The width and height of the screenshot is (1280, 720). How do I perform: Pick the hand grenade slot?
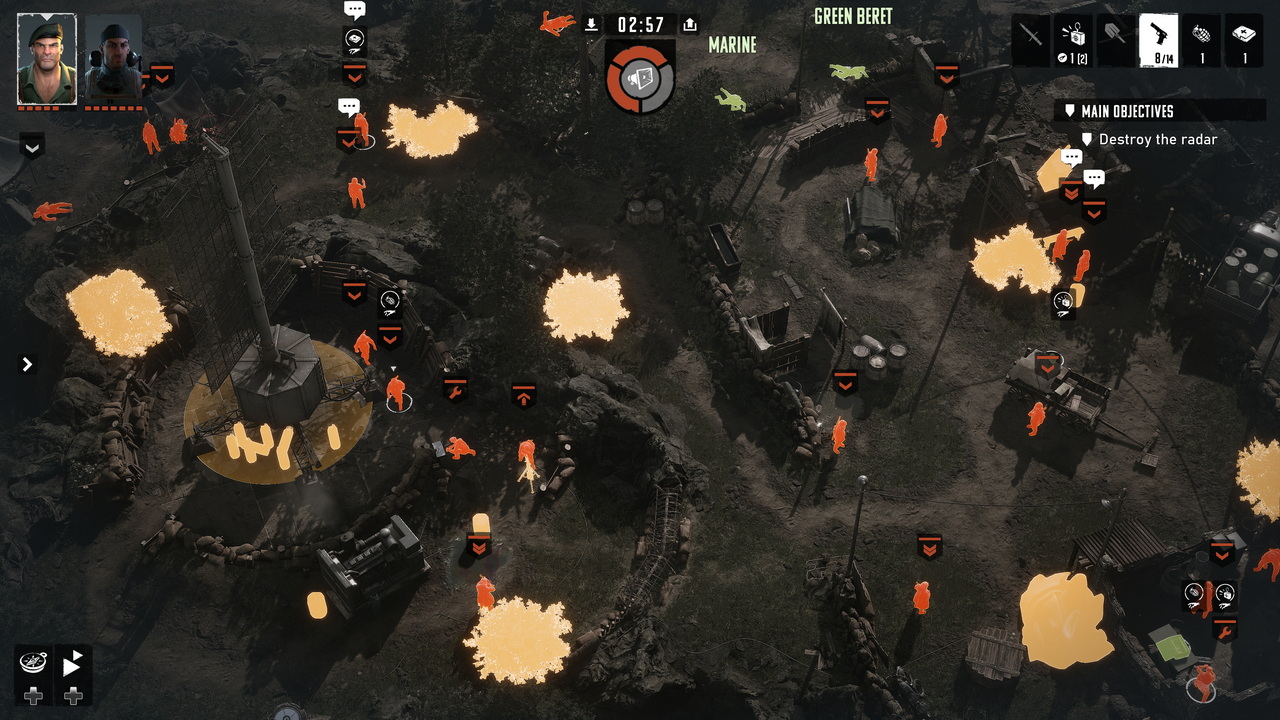pyautogui.click(x=1203, y=40)
